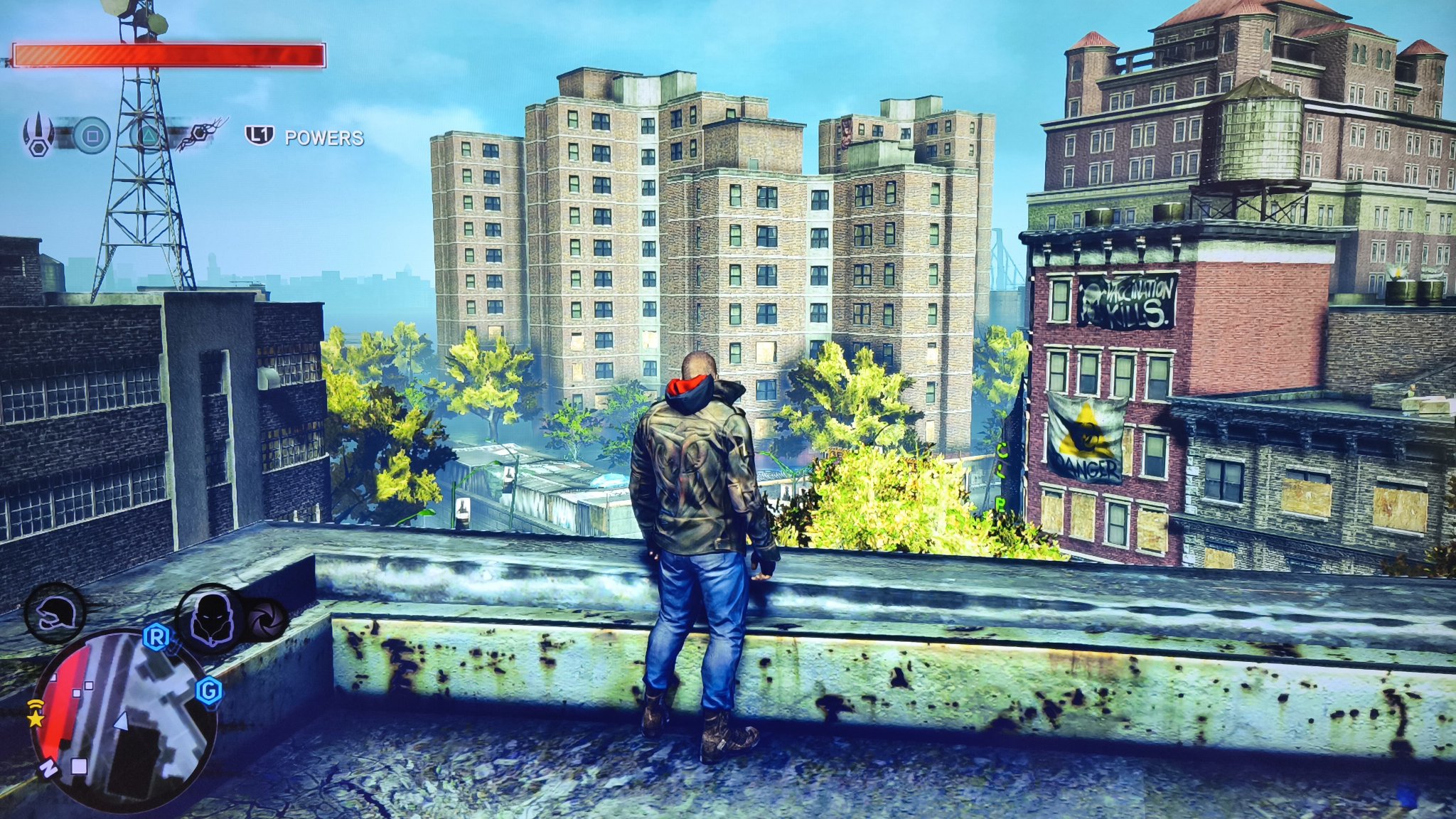Click the camera shutter icon
Viewport: 1456px width, 819px height.
[x=267, y=619]
